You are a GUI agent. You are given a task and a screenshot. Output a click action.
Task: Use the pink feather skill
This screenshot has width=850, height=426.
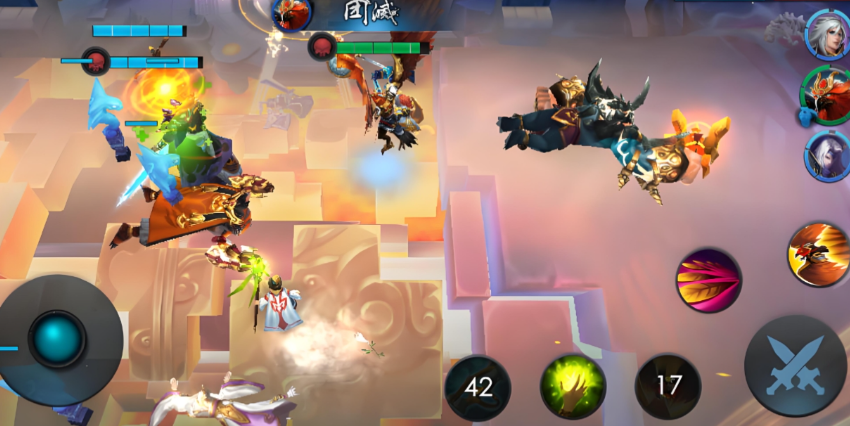pos(709,280)
